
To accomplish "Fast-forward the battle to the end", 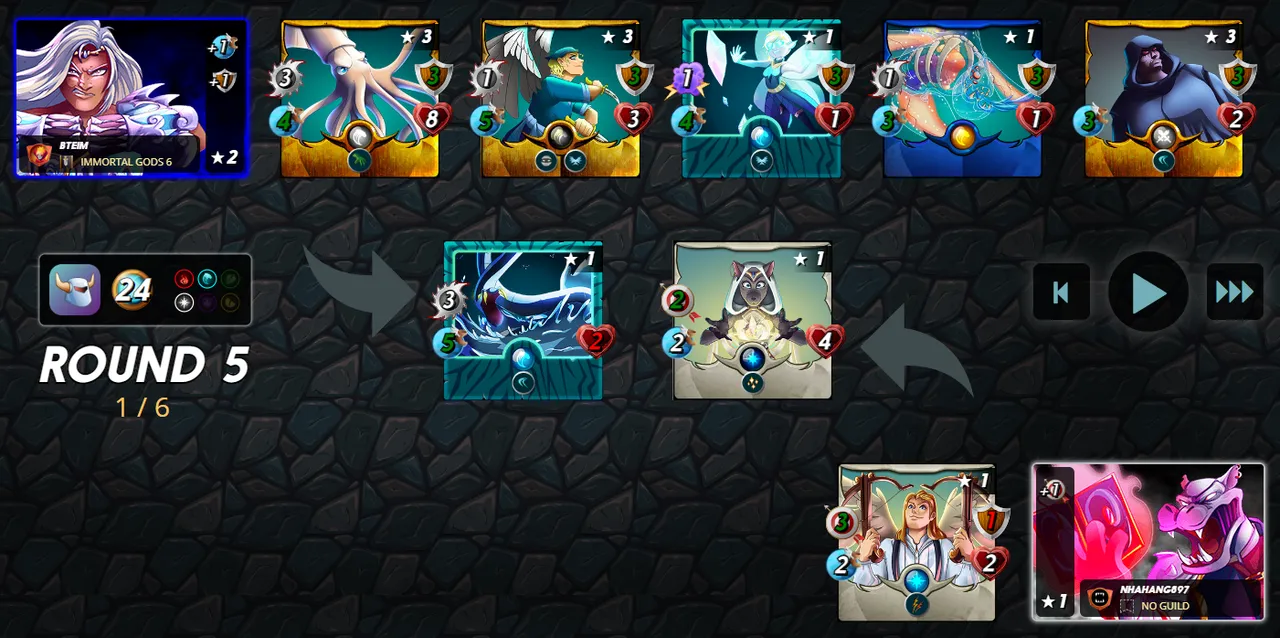I will pos(1234,292).
